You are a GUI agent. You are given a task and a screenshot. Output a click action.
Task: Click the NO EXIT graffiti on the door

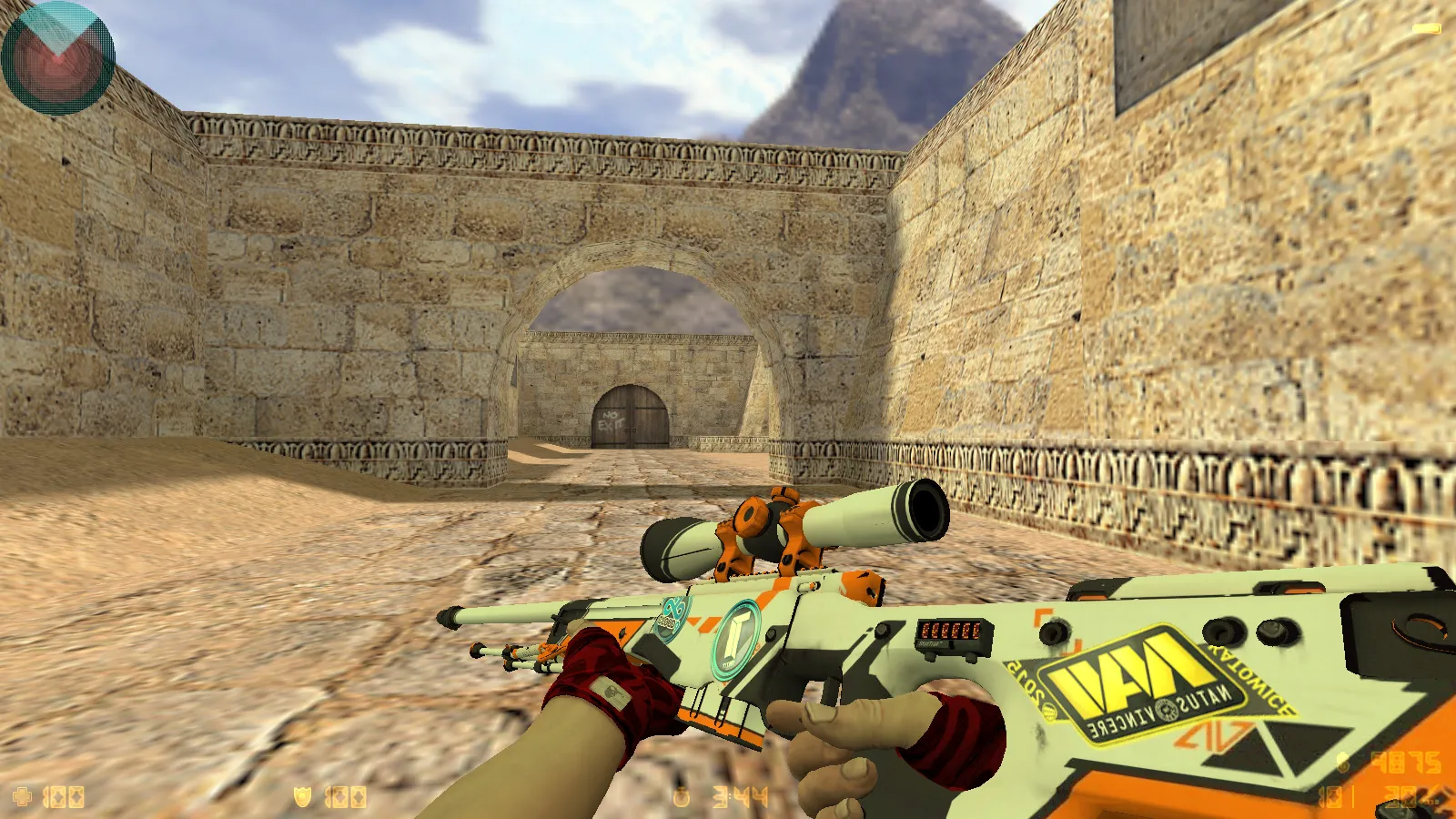pos(612,420)
